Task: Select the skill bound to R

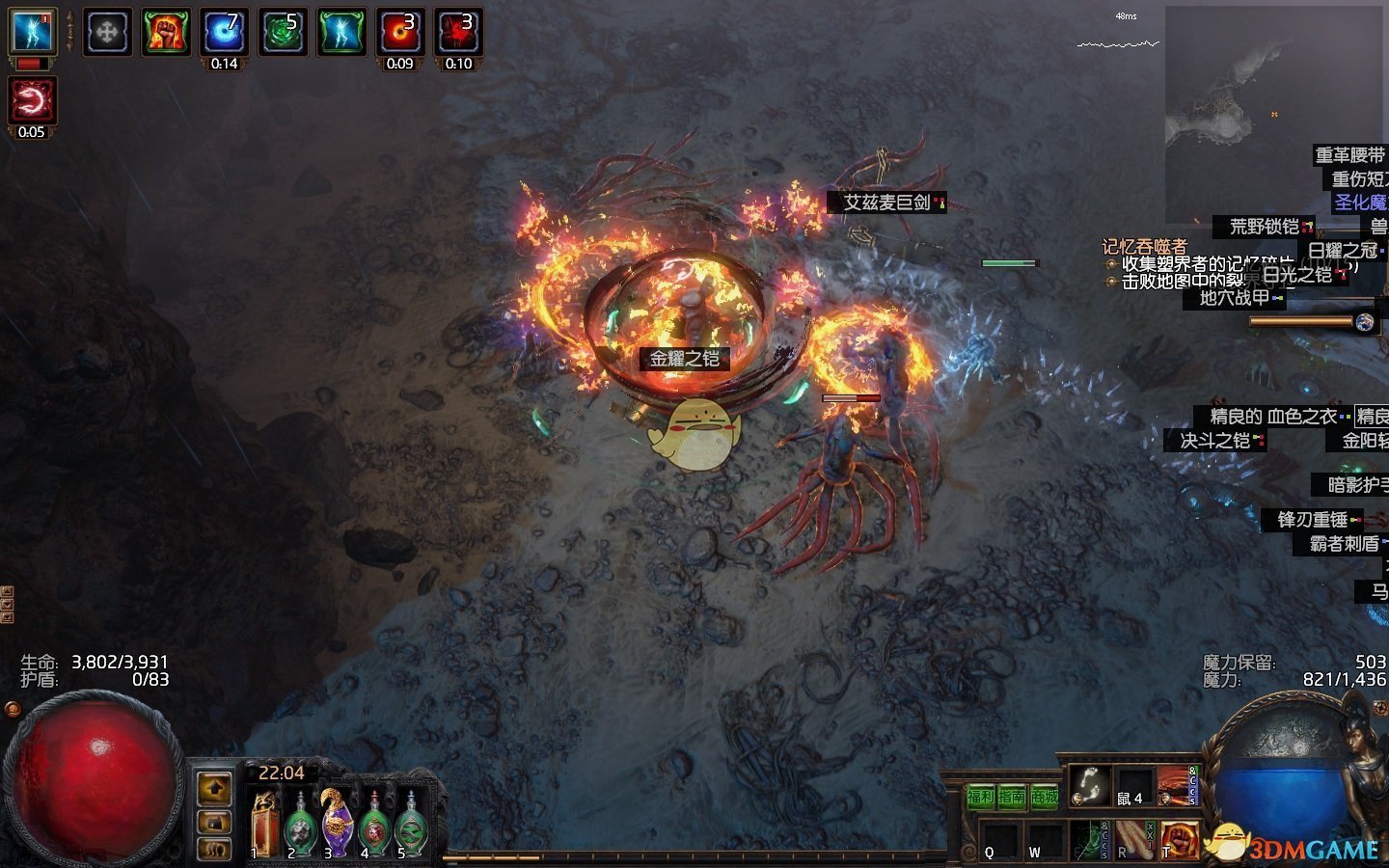Action: point(1134,839)
